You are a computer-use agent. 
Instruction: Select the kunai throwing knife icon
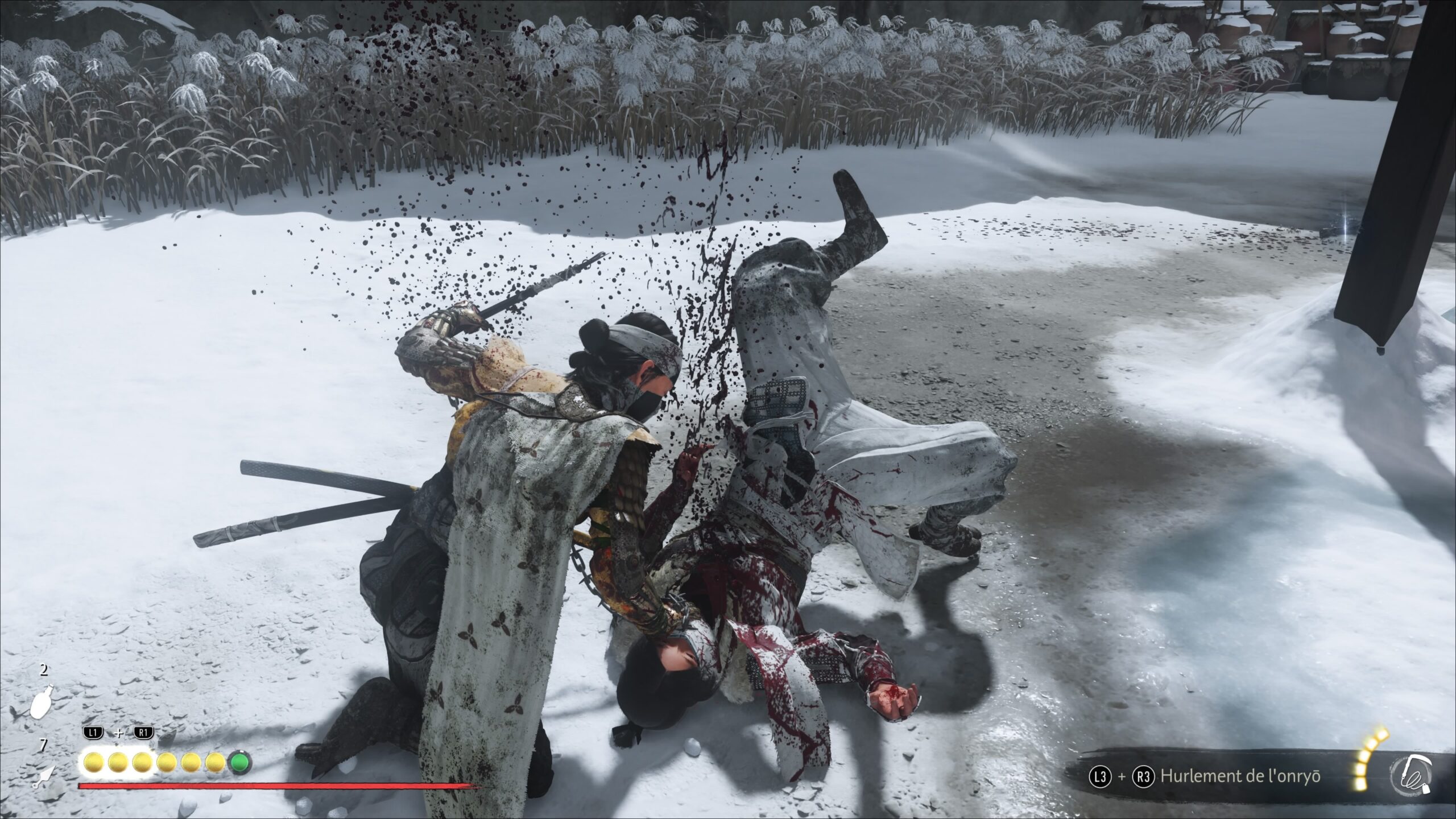point(44,775)
